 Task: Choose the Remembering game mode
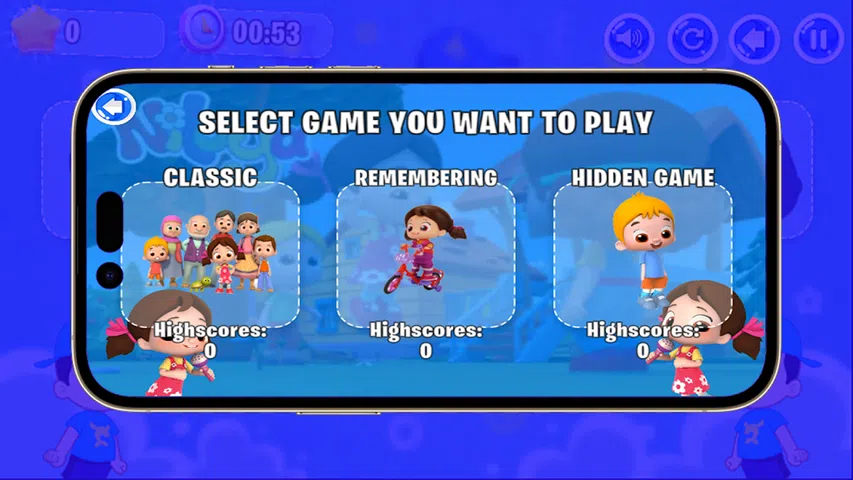click(426, 252)
